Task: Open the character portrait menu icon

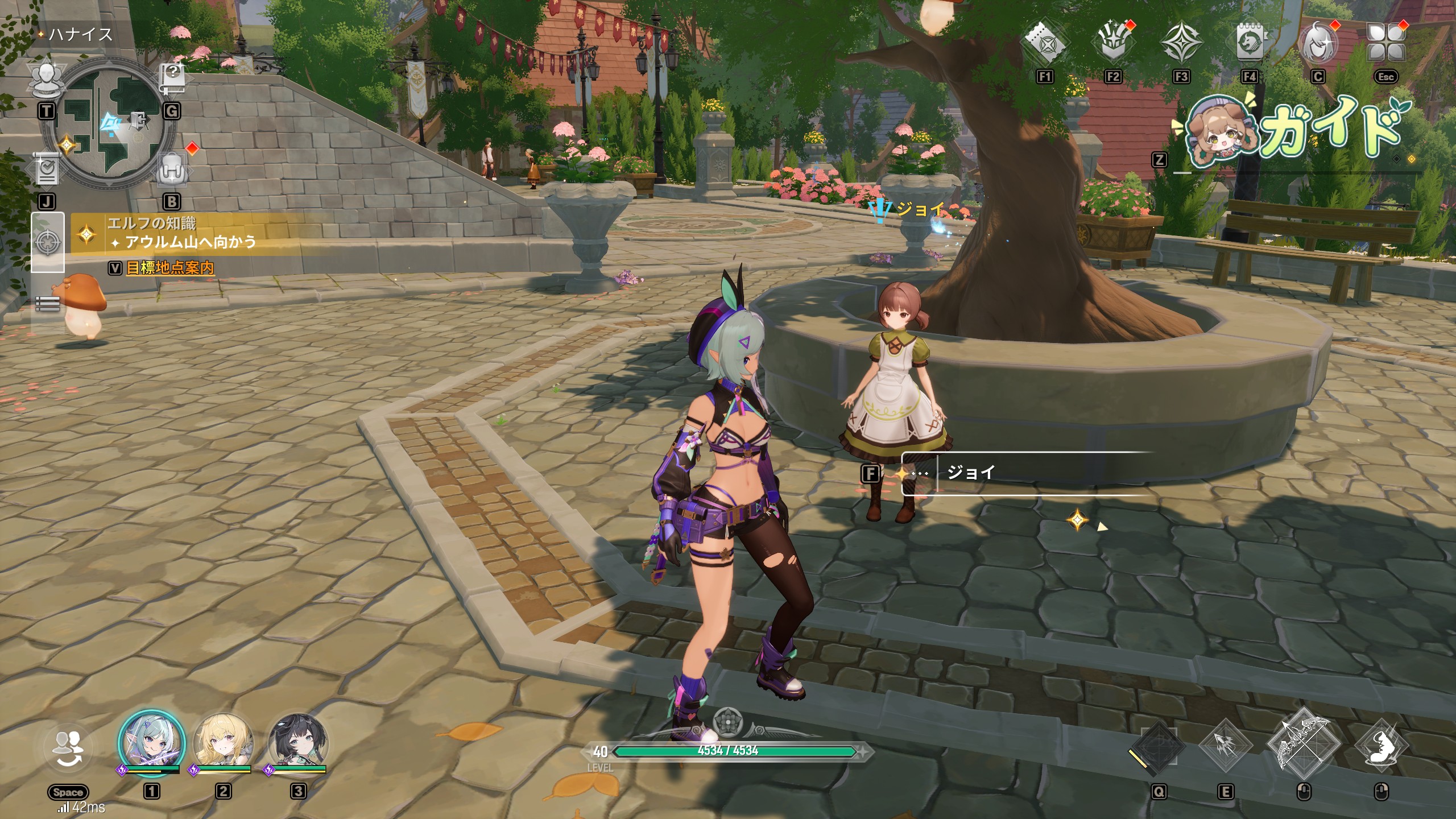Action: (1318, 44)
